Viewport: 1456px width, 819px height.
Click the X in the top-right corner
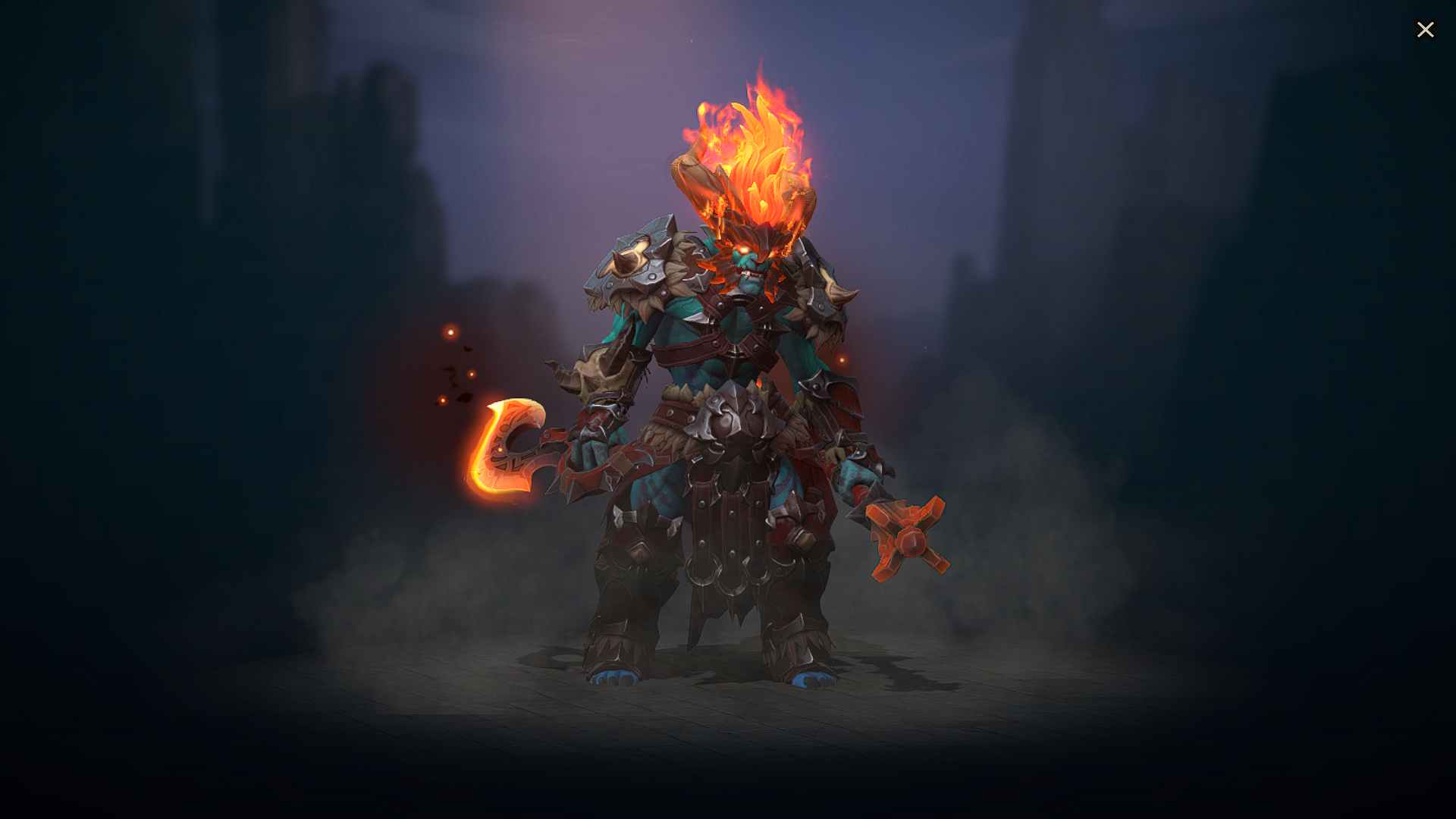pos(1426,30)
